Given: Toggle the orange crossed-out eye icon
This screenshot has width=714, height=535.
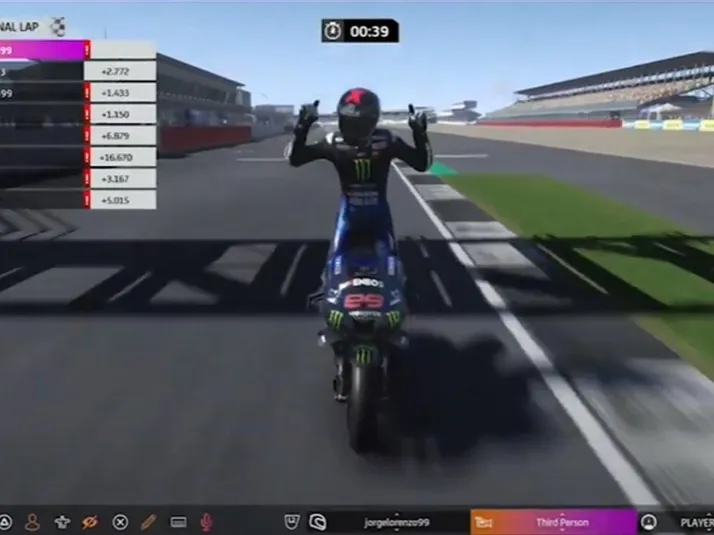Looking at the screenshot, I should pos(90,521).
